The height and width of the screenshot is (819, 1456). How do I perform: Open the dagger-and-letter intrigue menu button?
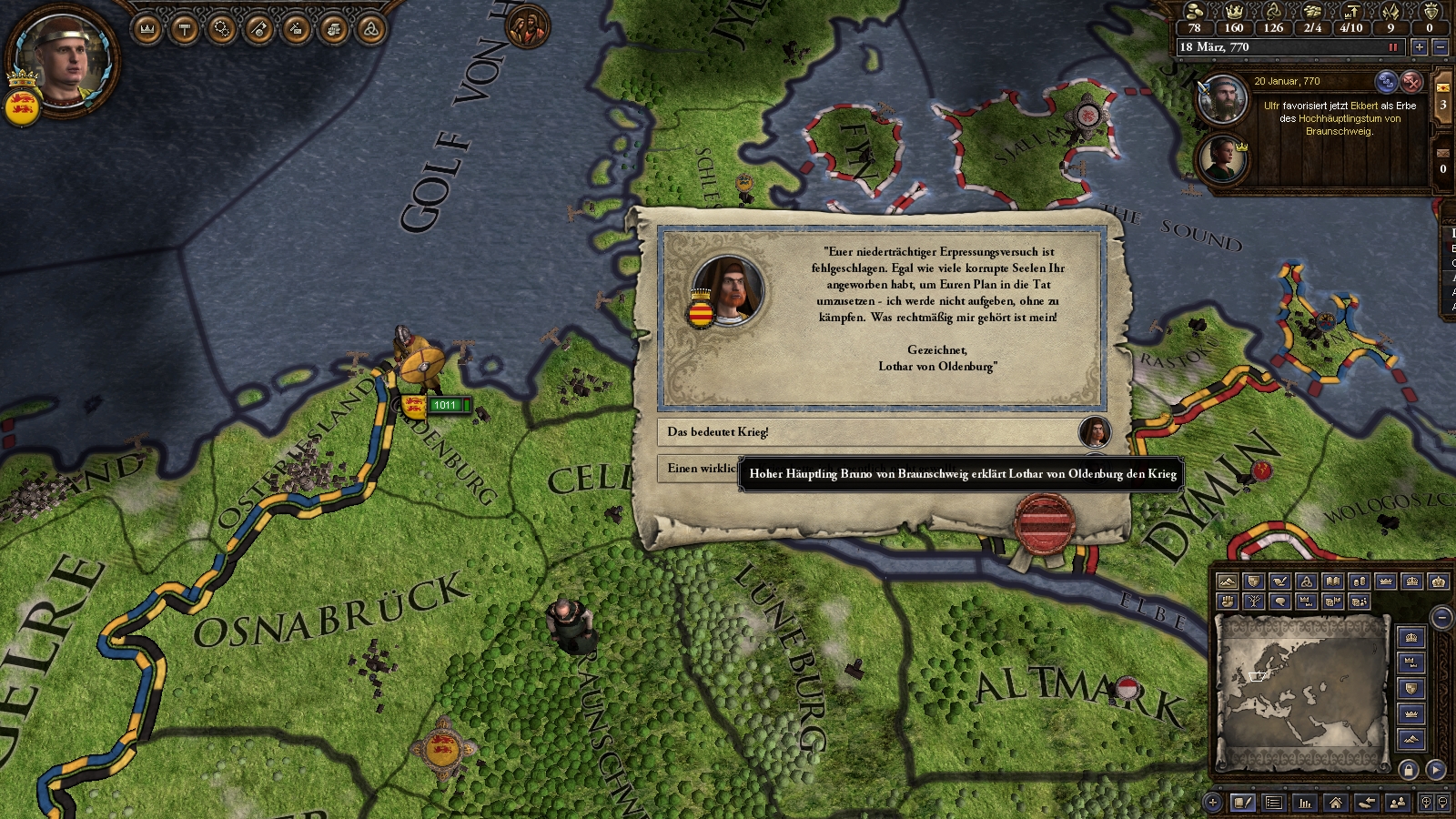click(296, 30)
